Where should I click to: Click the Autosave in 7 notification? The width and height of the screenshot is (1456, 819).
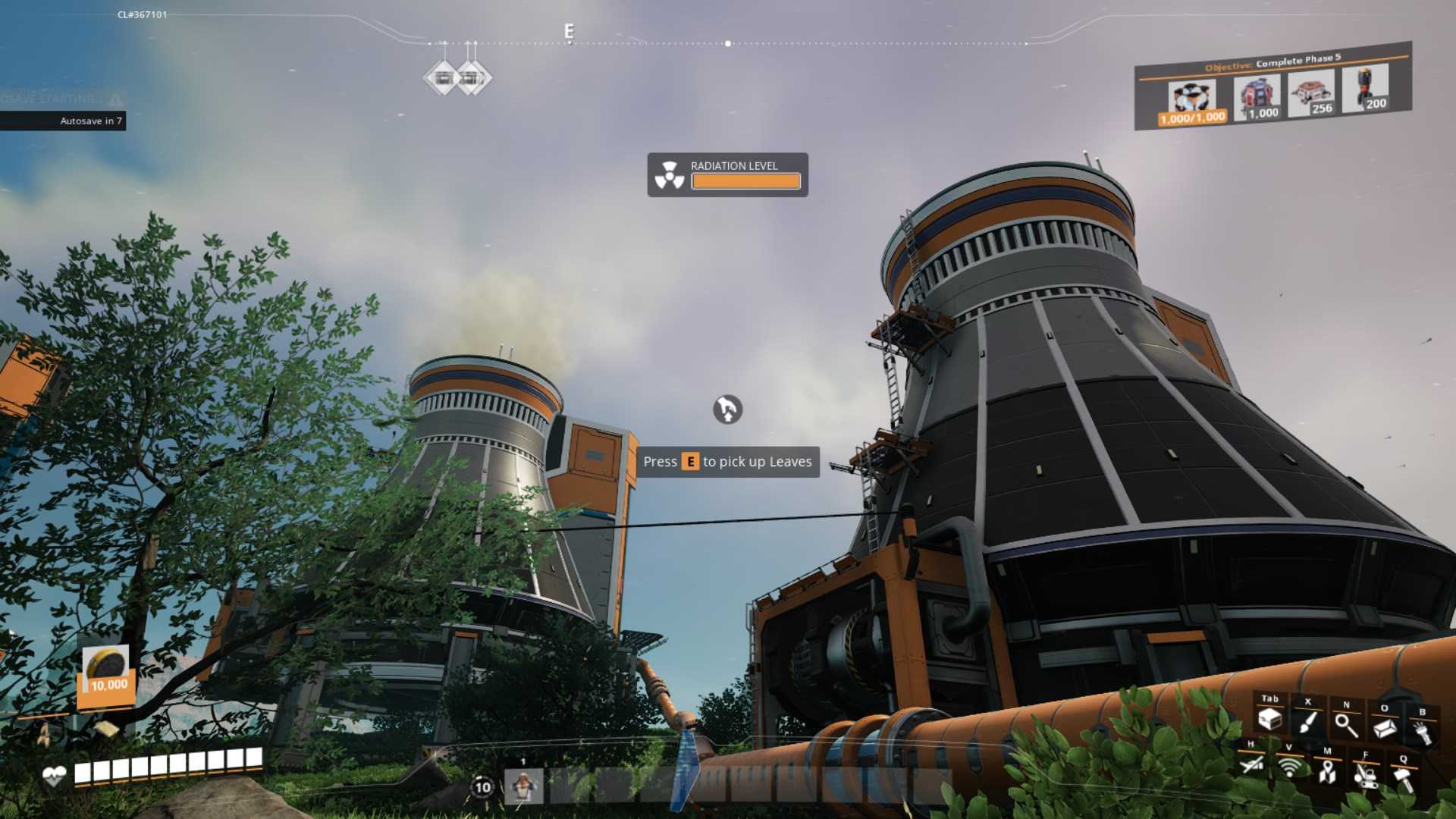(x=90, y=121)
